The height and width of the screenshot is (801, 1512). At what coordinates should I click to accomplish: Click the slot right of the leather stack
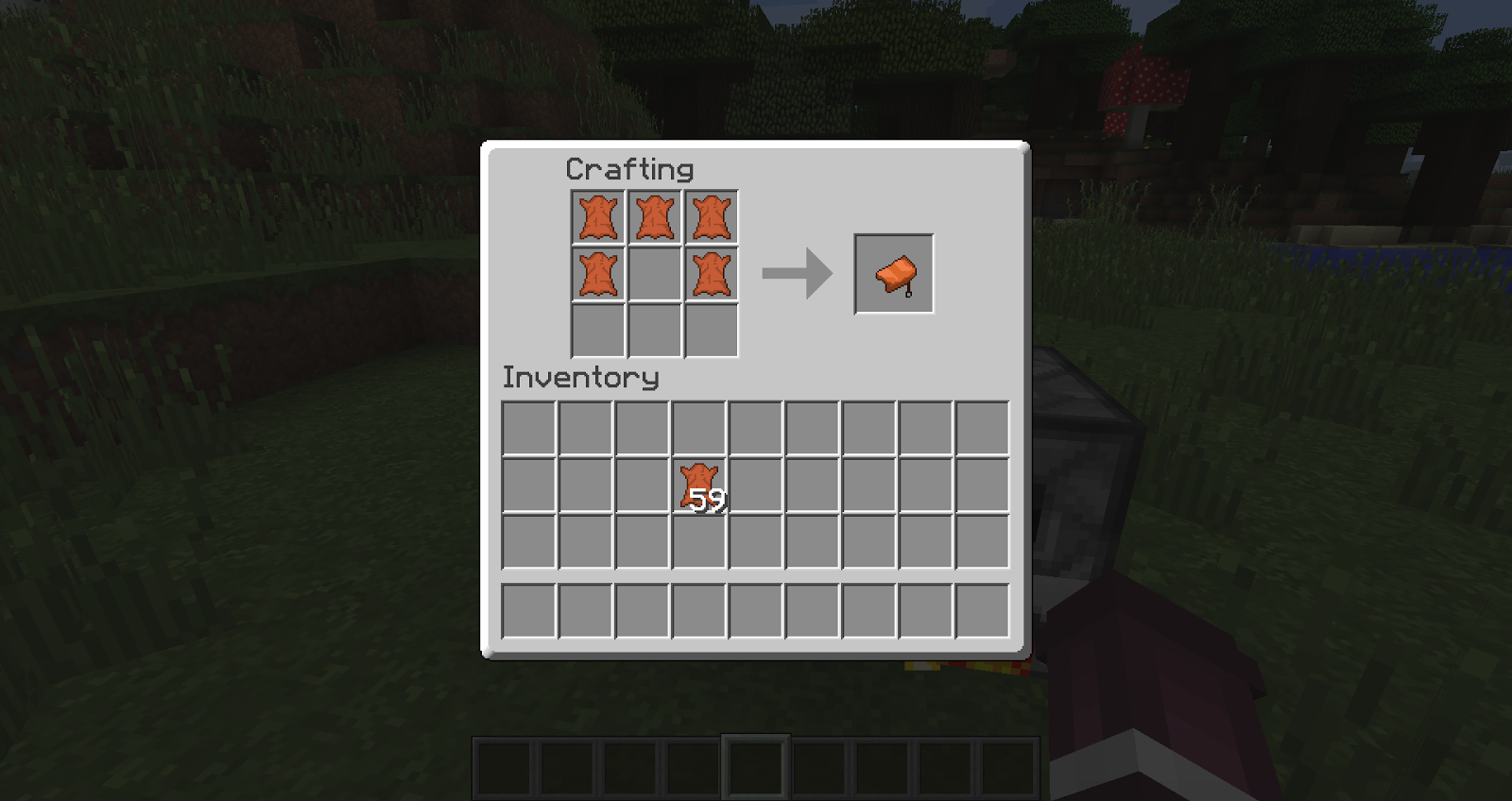point(757,484)
